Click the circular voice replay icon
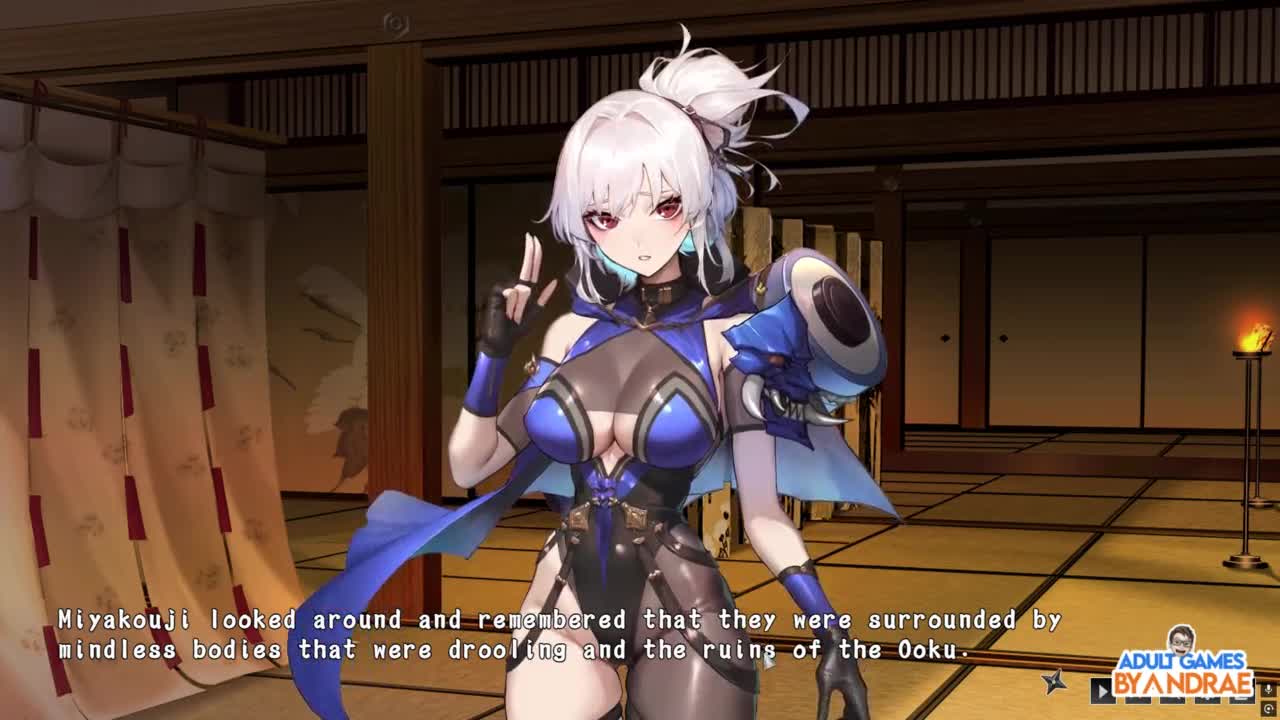This screenshot has height=720, width=1280. tap(1268, 708)
